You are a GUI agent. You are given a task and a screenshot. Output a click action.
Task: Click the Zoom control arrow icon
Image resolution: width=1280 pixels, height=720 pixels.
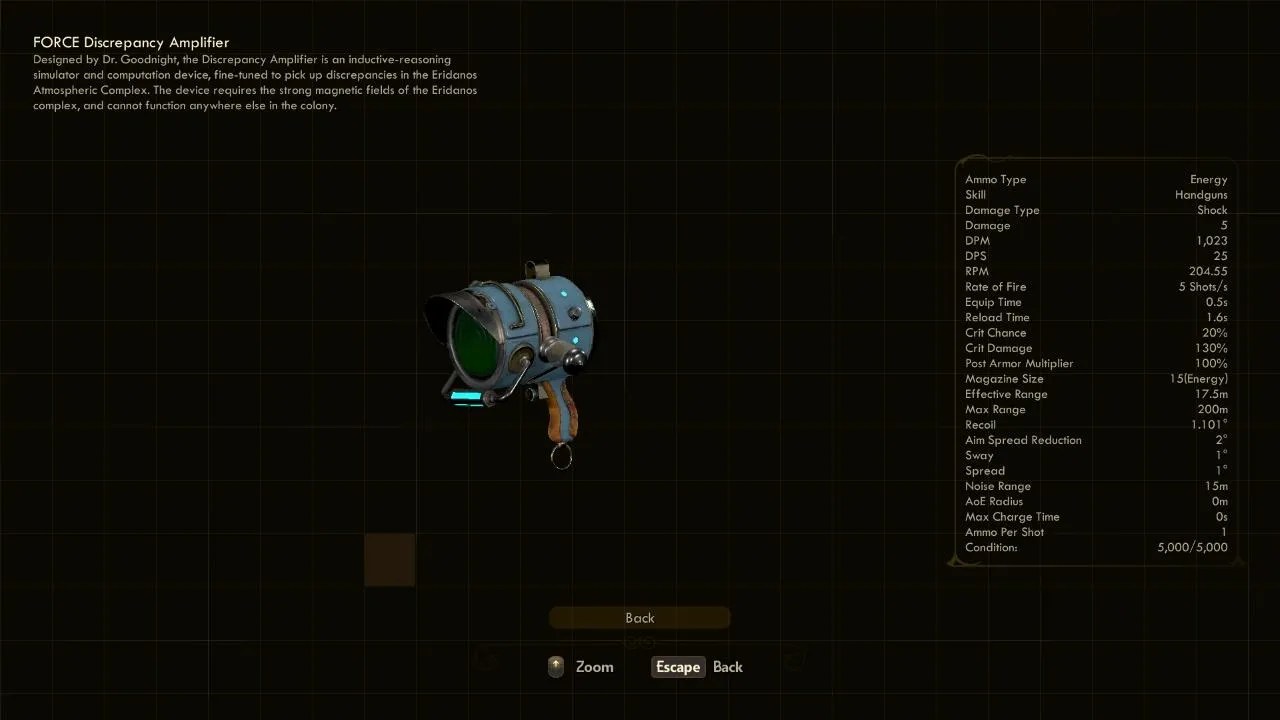click(x=555, y=666)
